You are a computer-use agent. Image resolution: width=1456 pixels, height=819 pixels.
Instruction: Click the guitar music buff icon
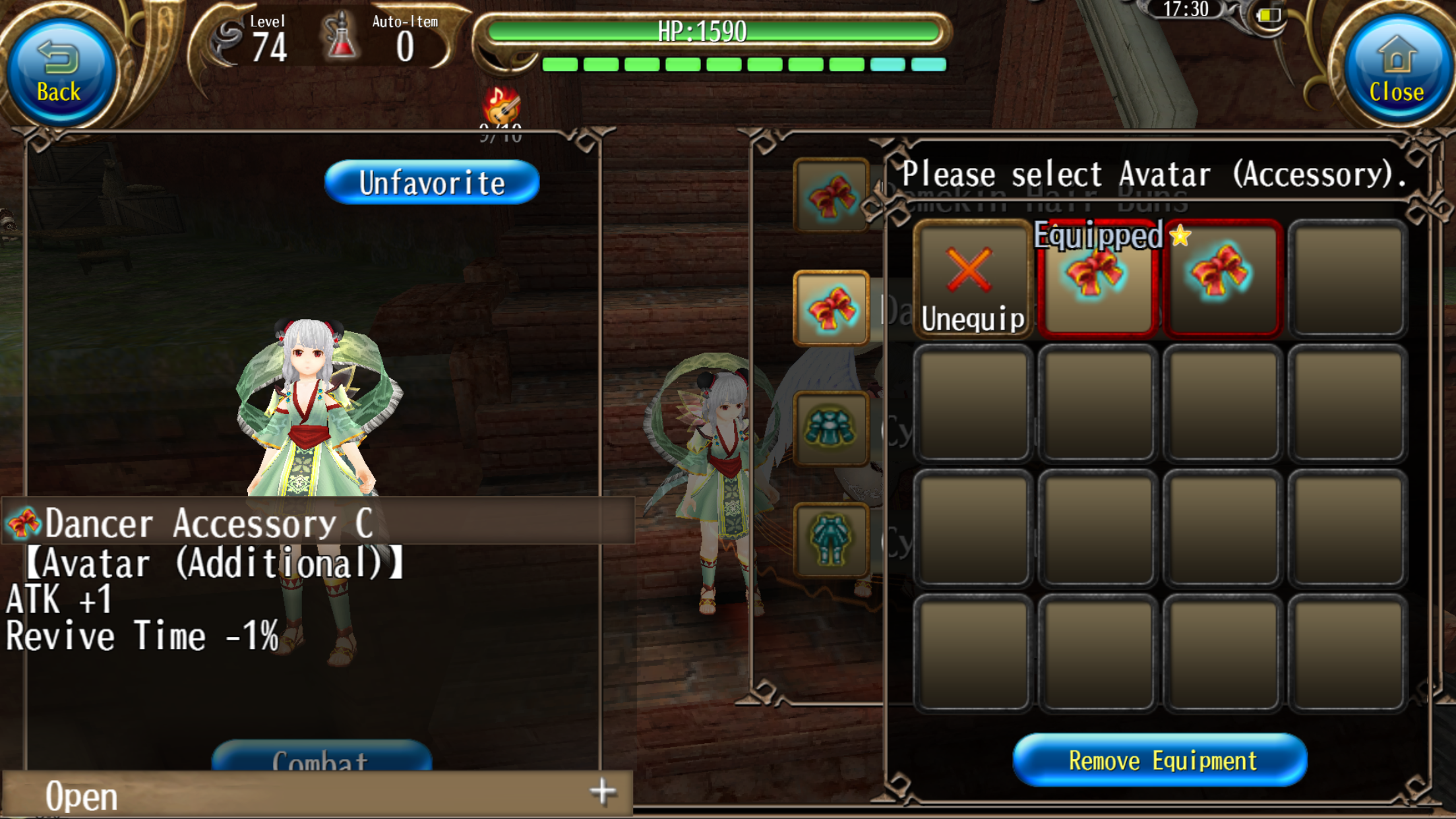click(x=502, y=104)
